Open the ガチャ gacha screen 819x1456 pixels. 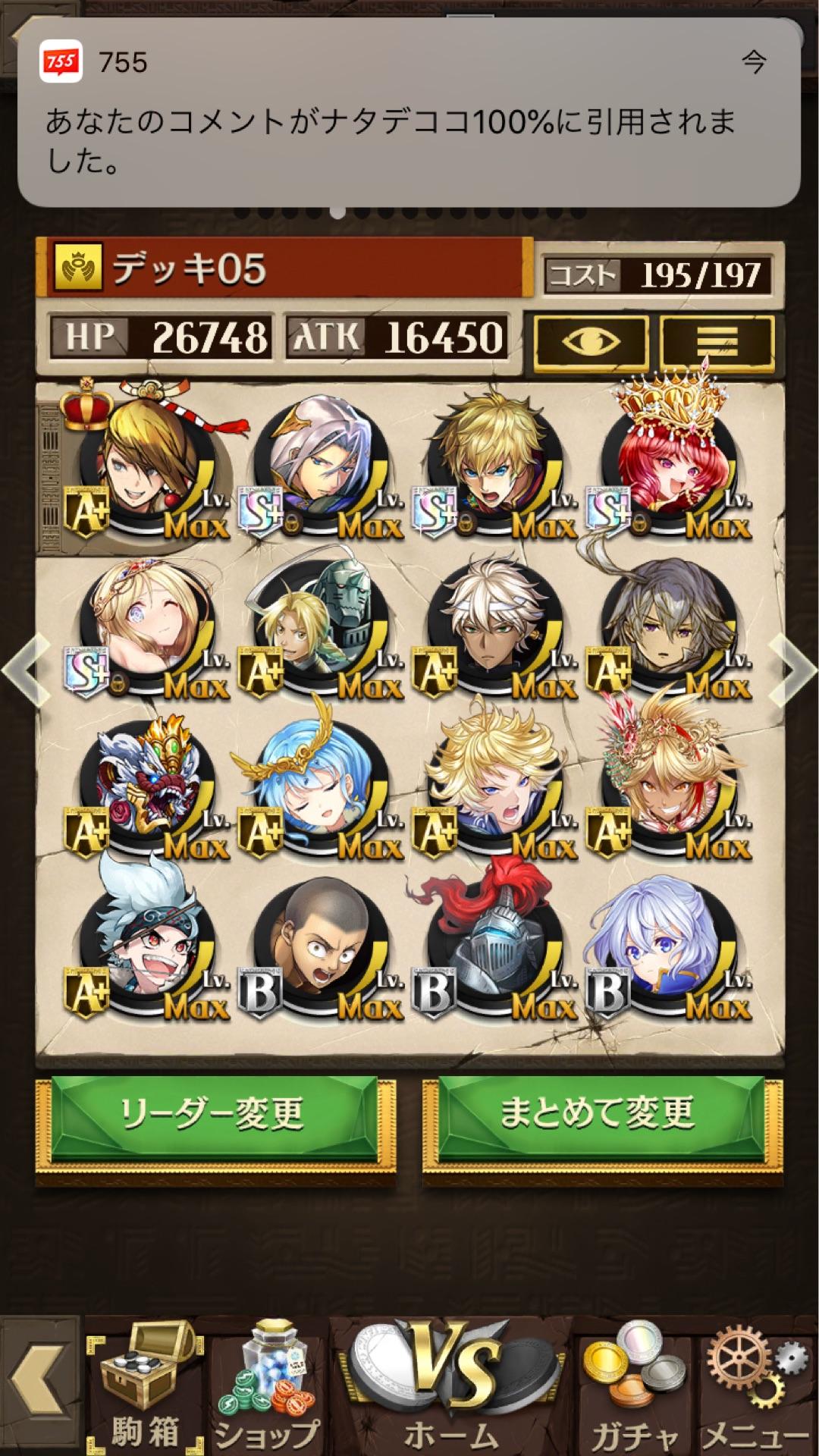(x=633, y=1388)
